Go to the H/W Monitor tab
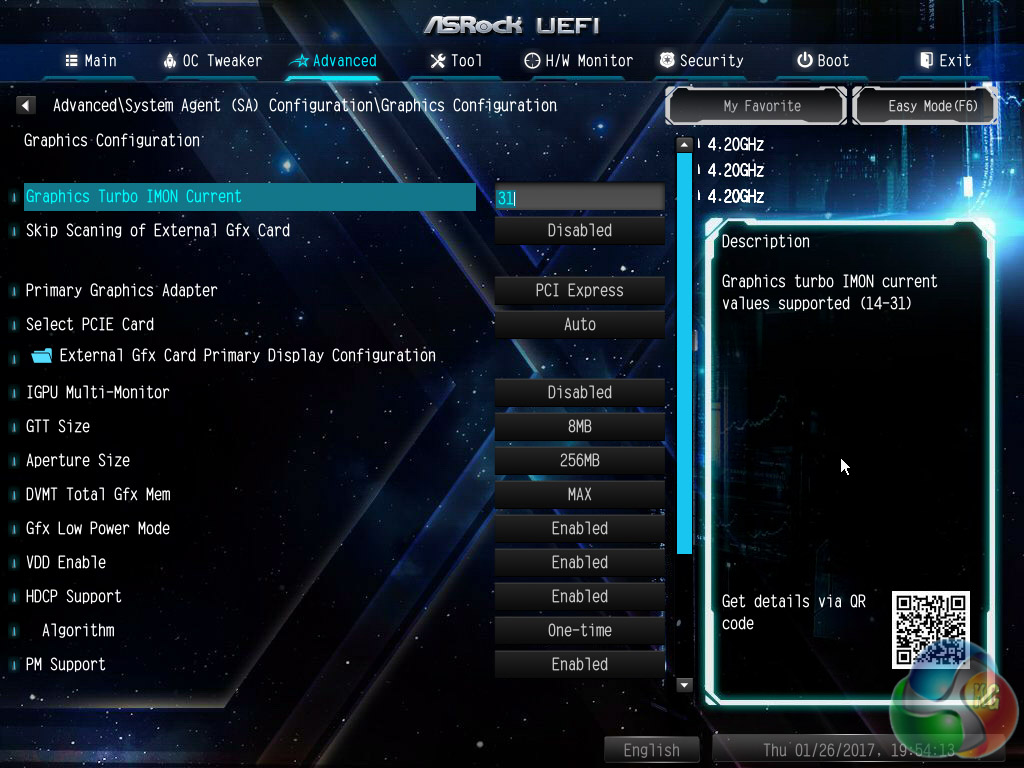This screenshot has height=768, width=1024. pos(579,61)
